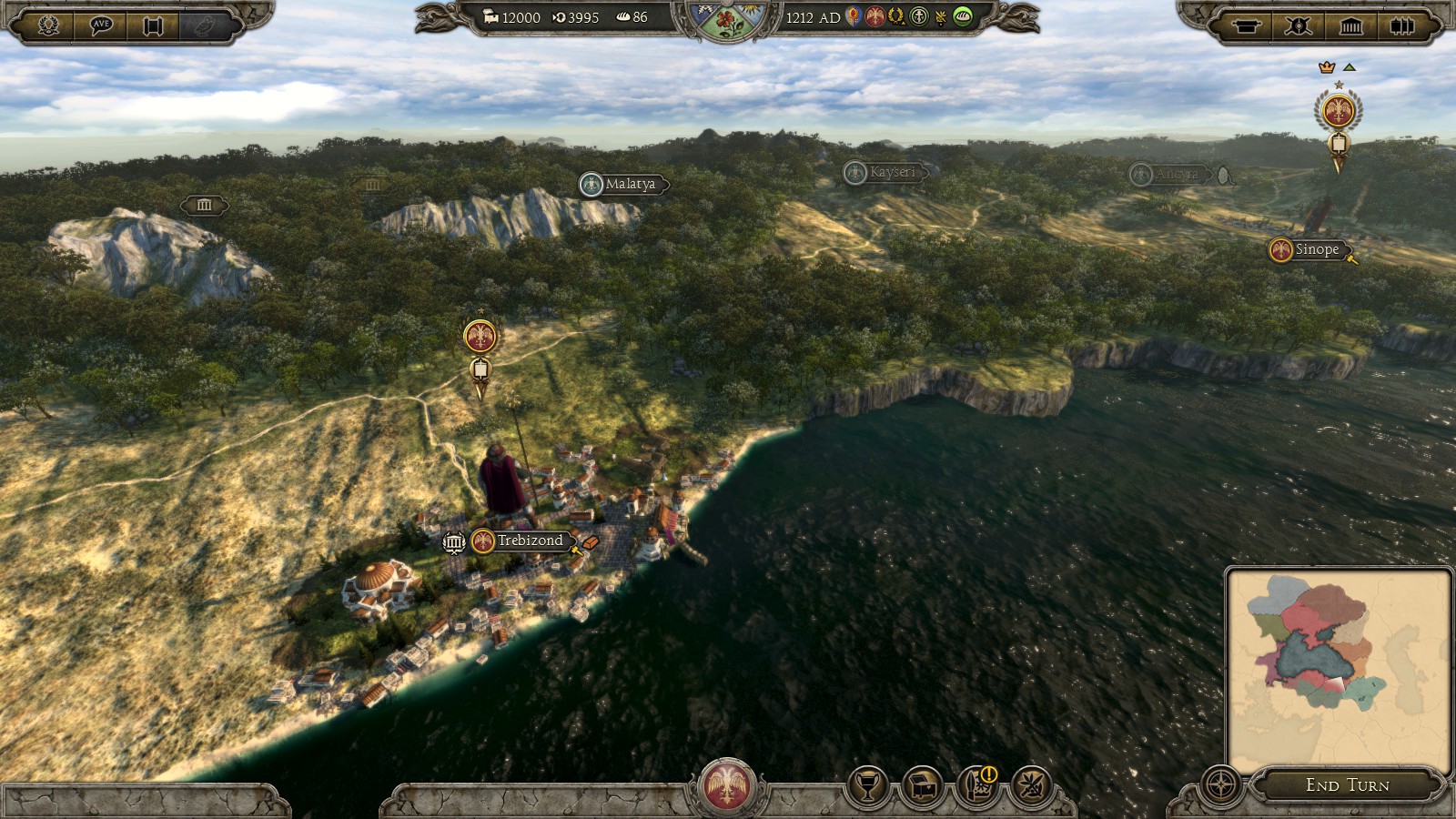Click the red eagle faction emblem button
1456x819 pixels.
click(726, 786)
